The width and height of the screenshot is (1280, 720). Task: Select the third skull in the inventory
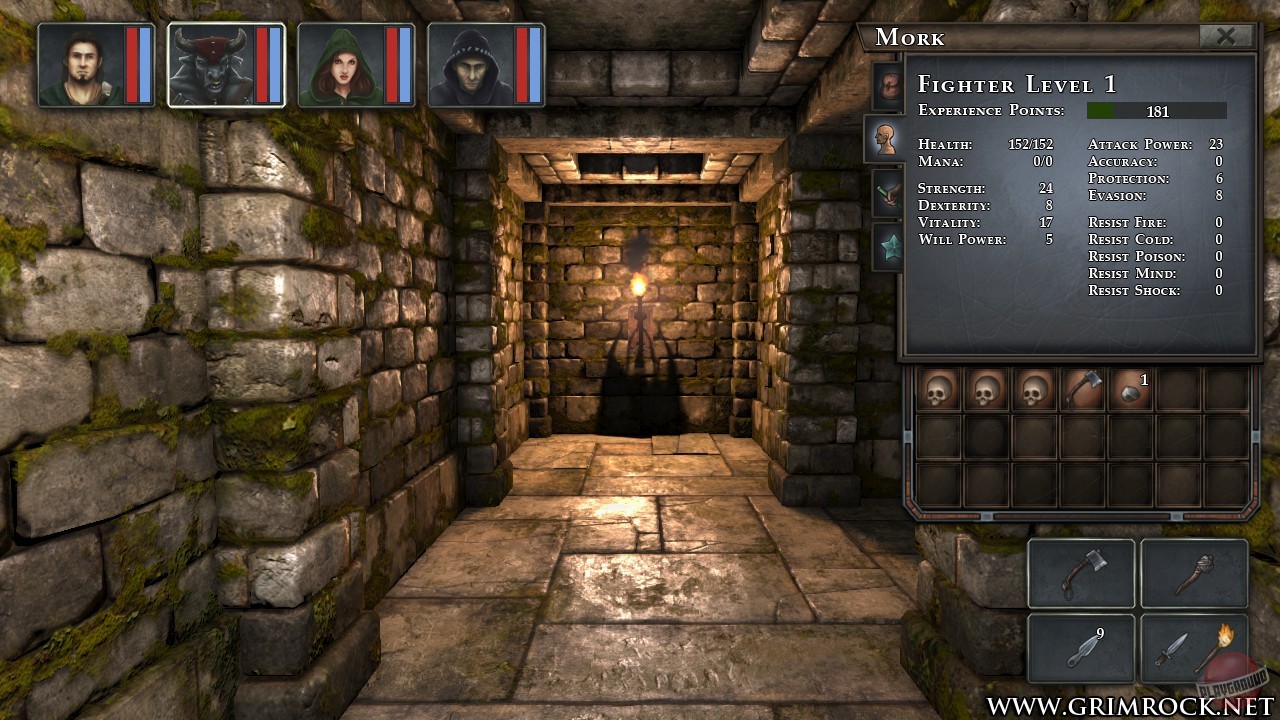(x=1033, y=389)
